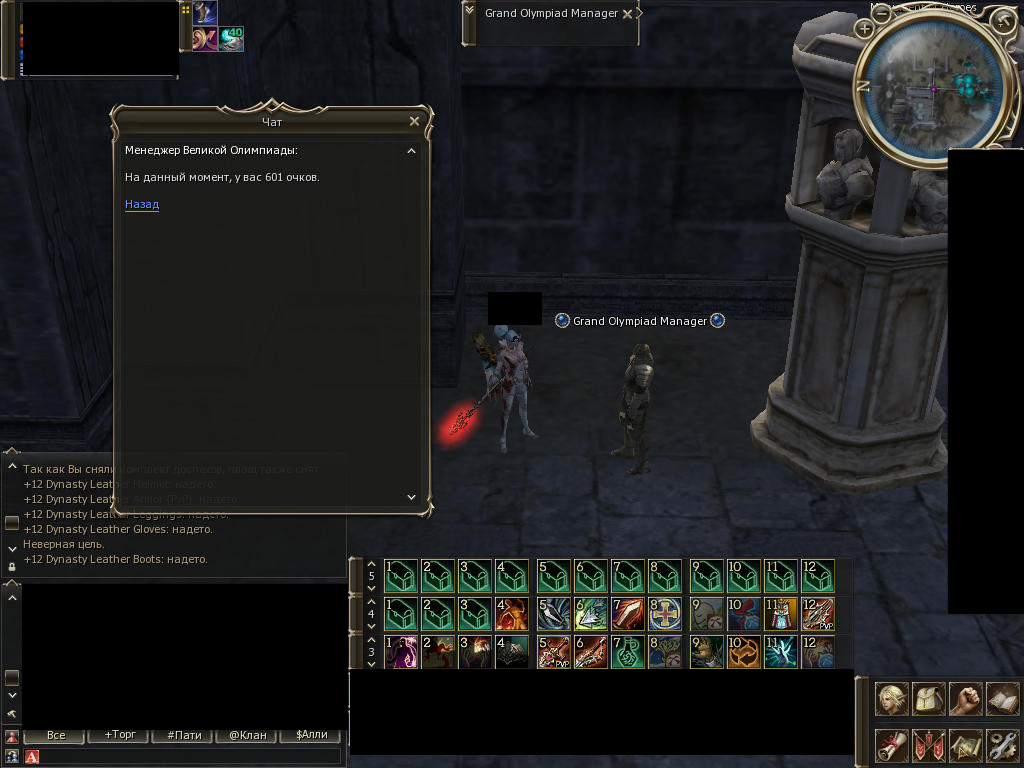The height and width of the screenshot is (768, 1024).
Task: Close the Grand Olympiad Manager target frame
Action: [x=627, y=14]
